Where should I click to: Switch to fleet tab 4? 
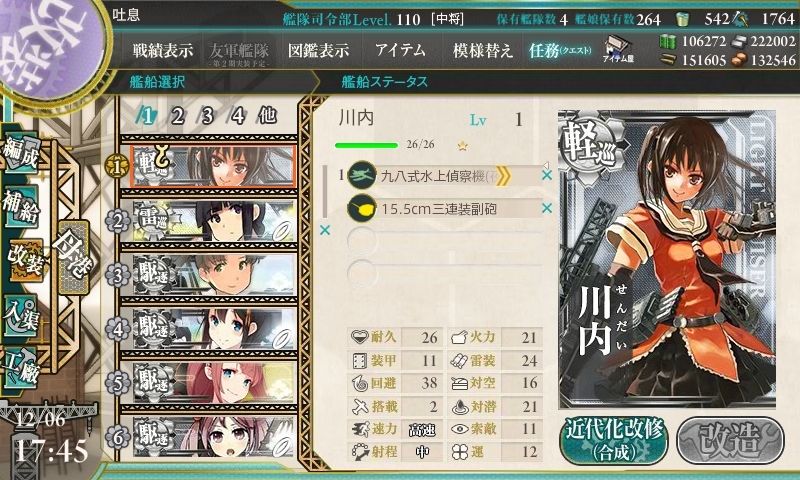tap(237, 115)
